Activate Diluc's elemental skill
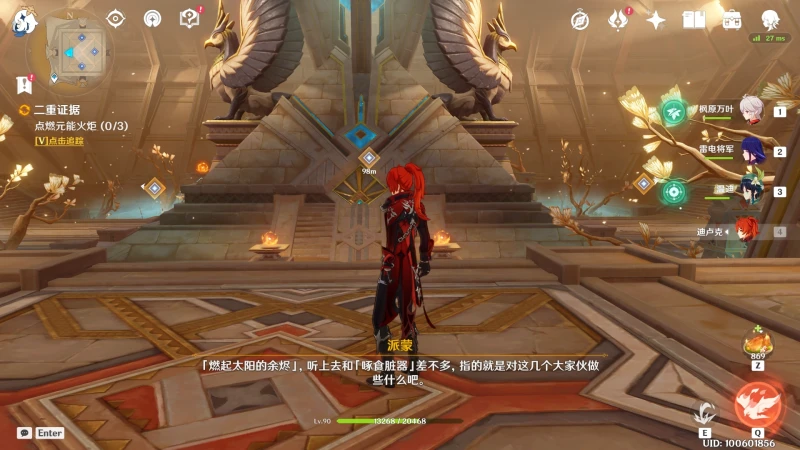The image size is (800, 450). point(706,412)
